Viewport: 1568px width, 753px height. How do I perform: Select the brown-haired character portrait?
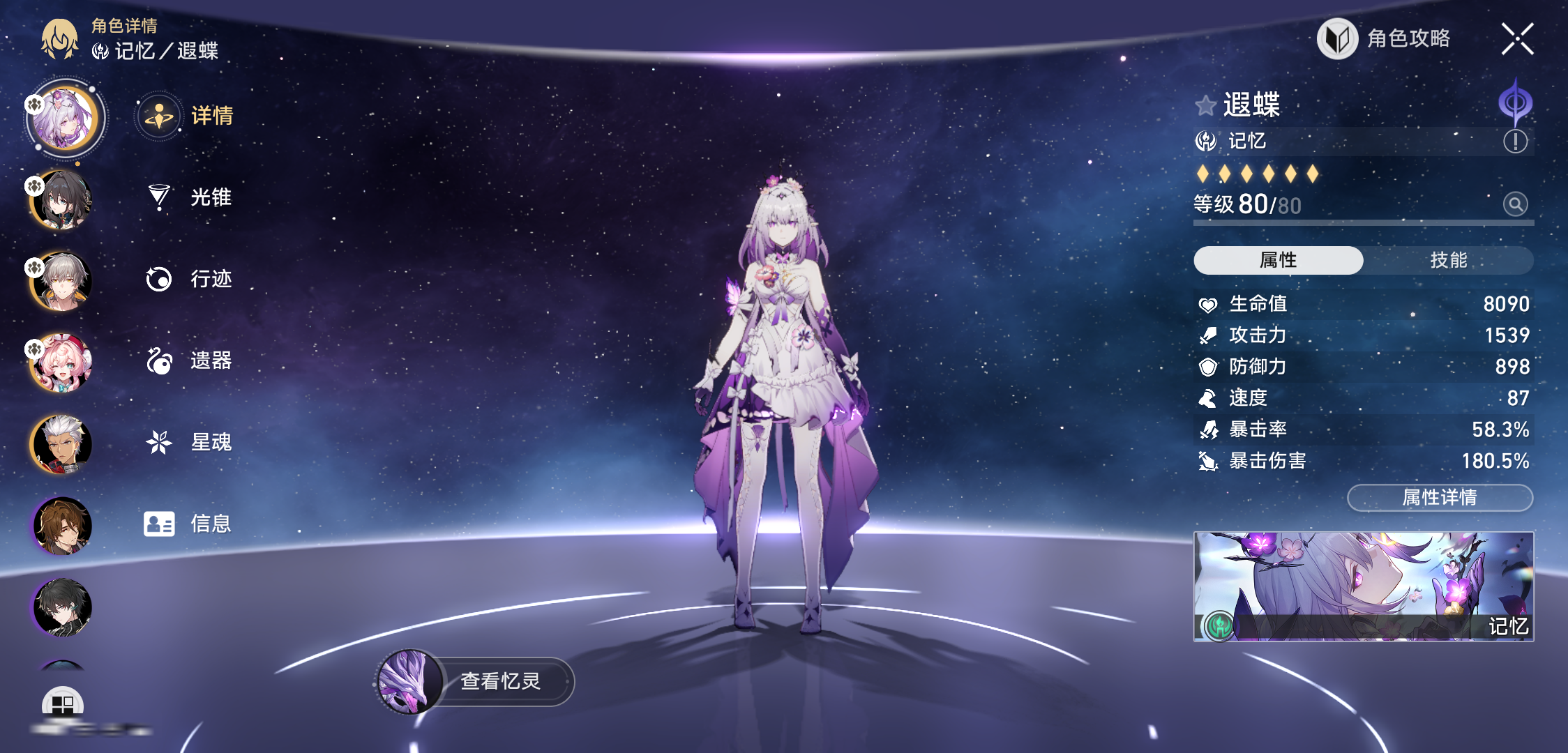click(61, 526)
